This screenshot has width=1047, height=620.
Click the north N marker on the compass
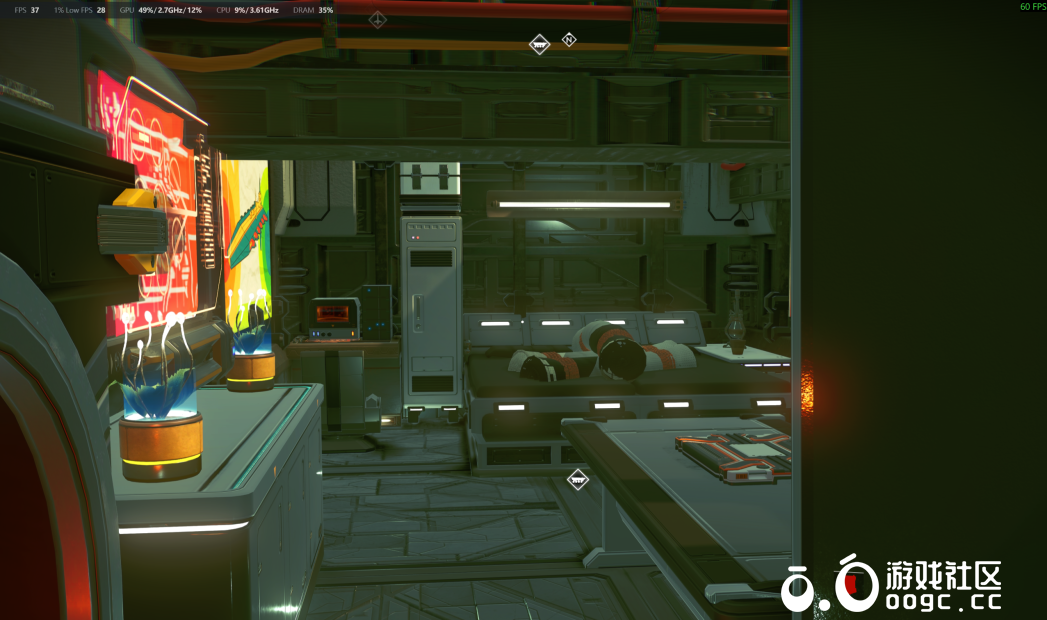(569, 40)
